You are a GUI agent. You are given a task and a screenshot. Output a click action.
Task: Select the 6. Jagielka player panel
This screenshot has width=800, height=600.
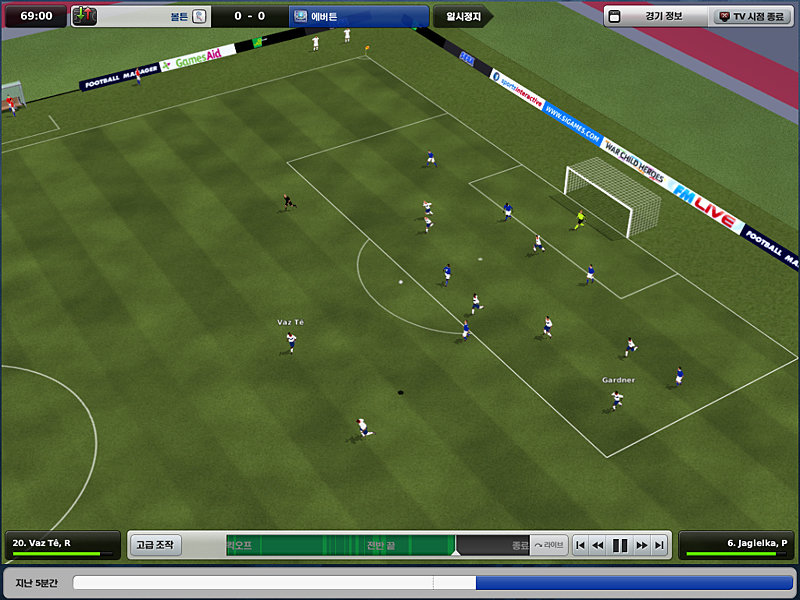pyautogui.click(x=737, y=545)
